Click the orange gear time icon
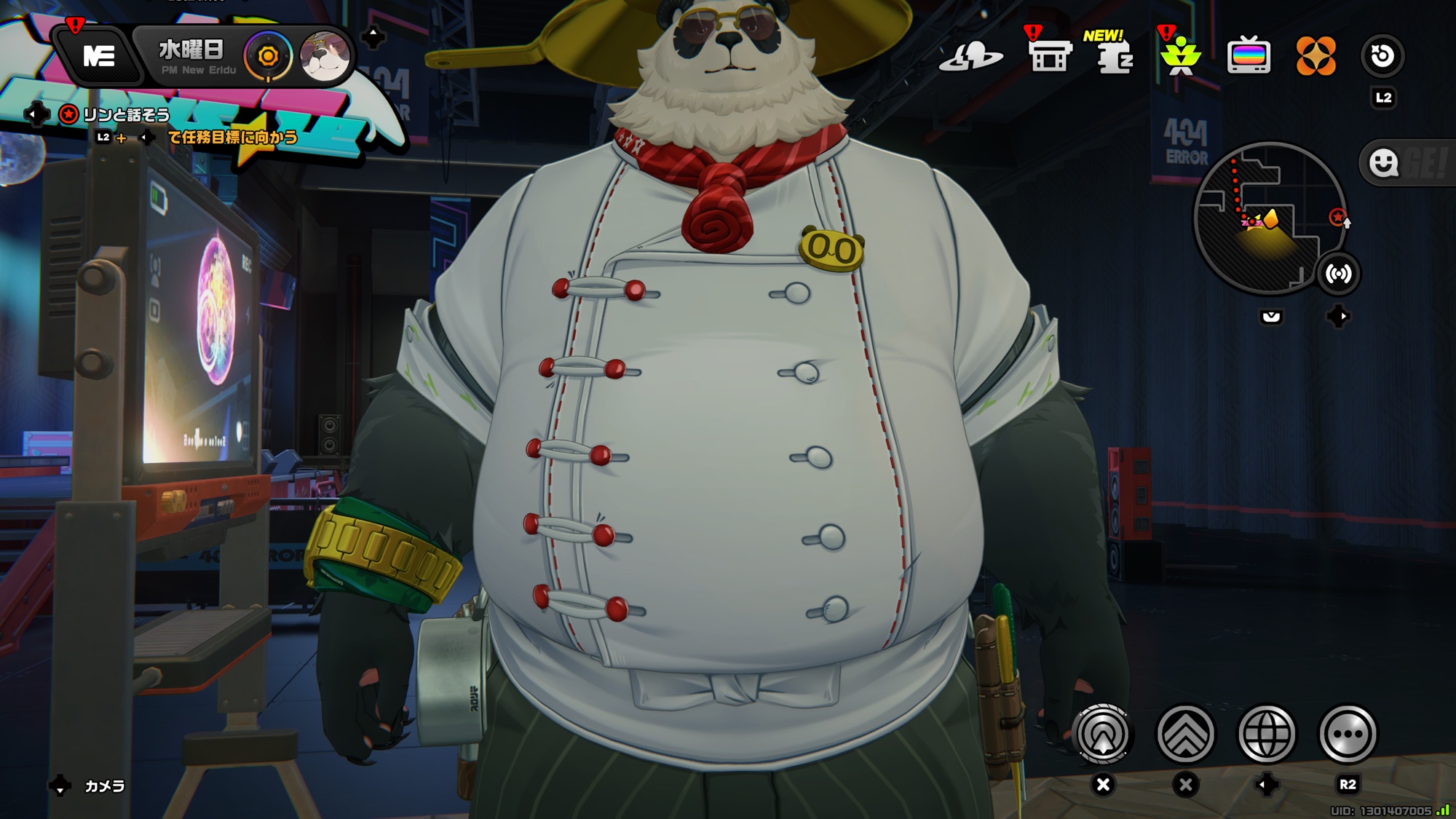Image resolution: width=1456 pixels, height=819 pixels. coord(268,56)
